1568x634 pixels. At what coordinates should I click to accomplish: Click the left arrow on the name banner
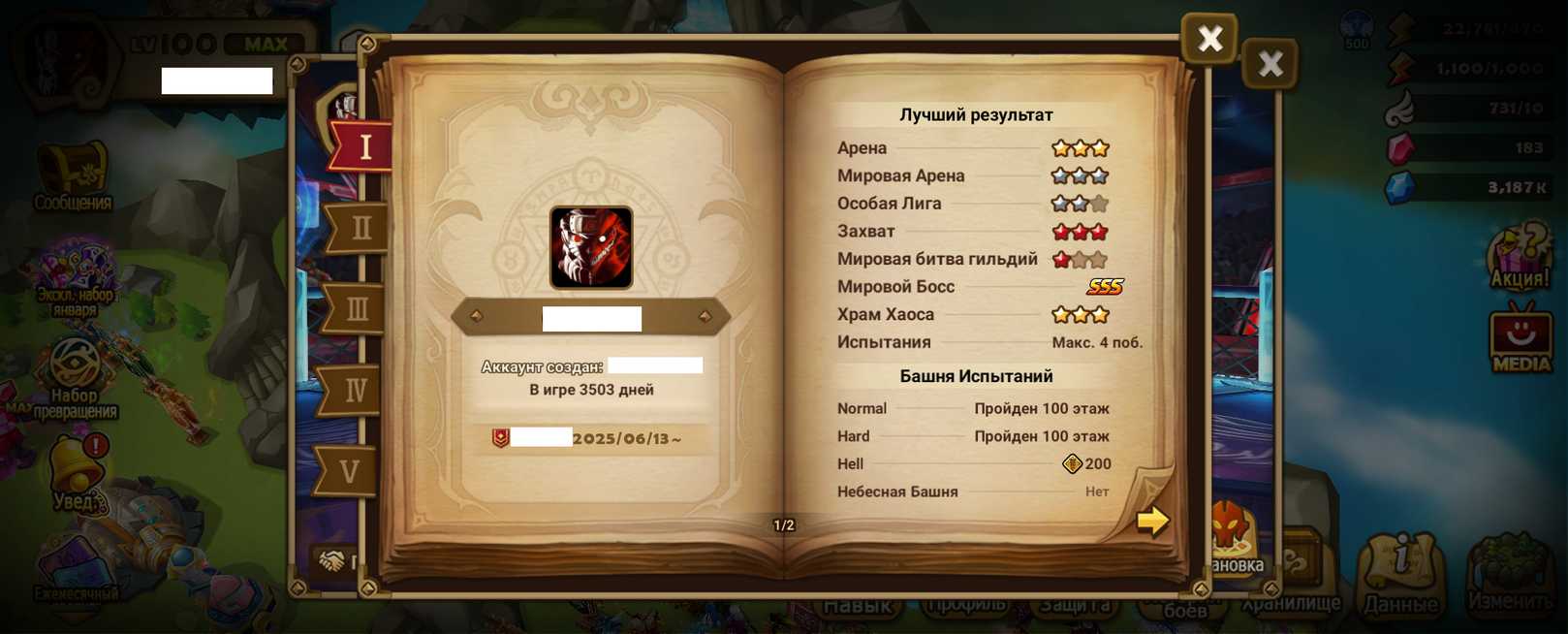(476, 316)
